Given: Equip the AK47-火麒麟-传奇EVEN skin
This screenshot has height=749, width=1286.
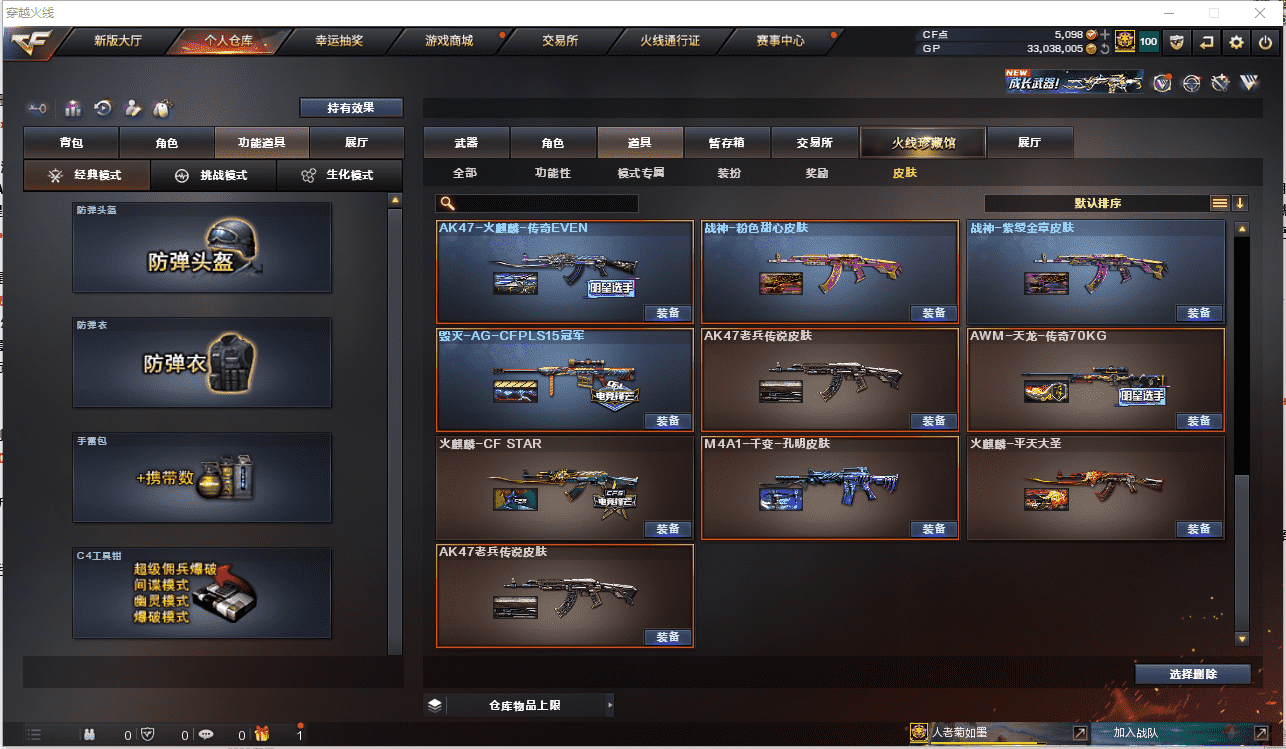Looking at the screenshot, I should tap(668, 313).
